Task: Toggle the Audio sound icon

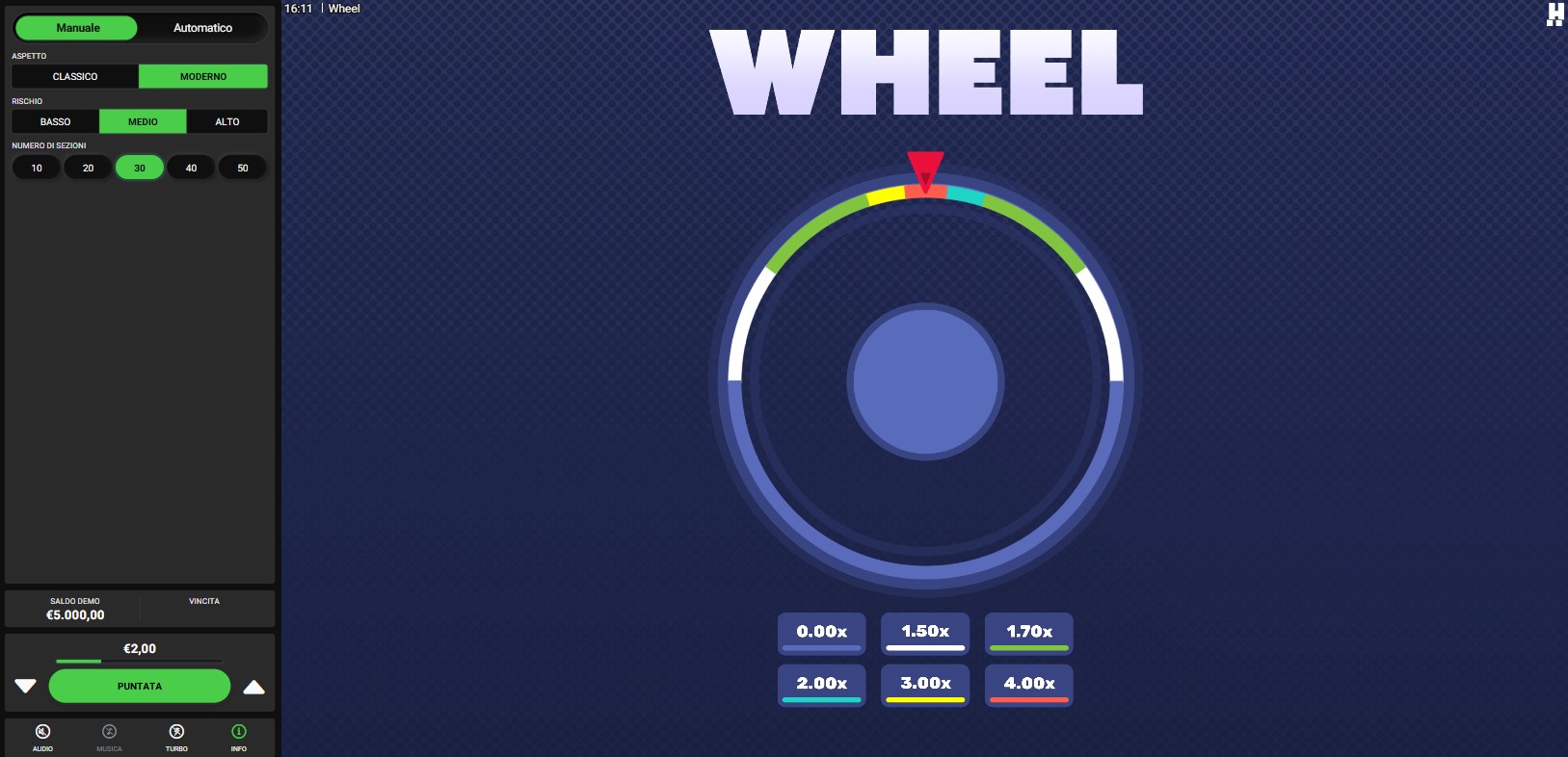Action: click(42, 737)
